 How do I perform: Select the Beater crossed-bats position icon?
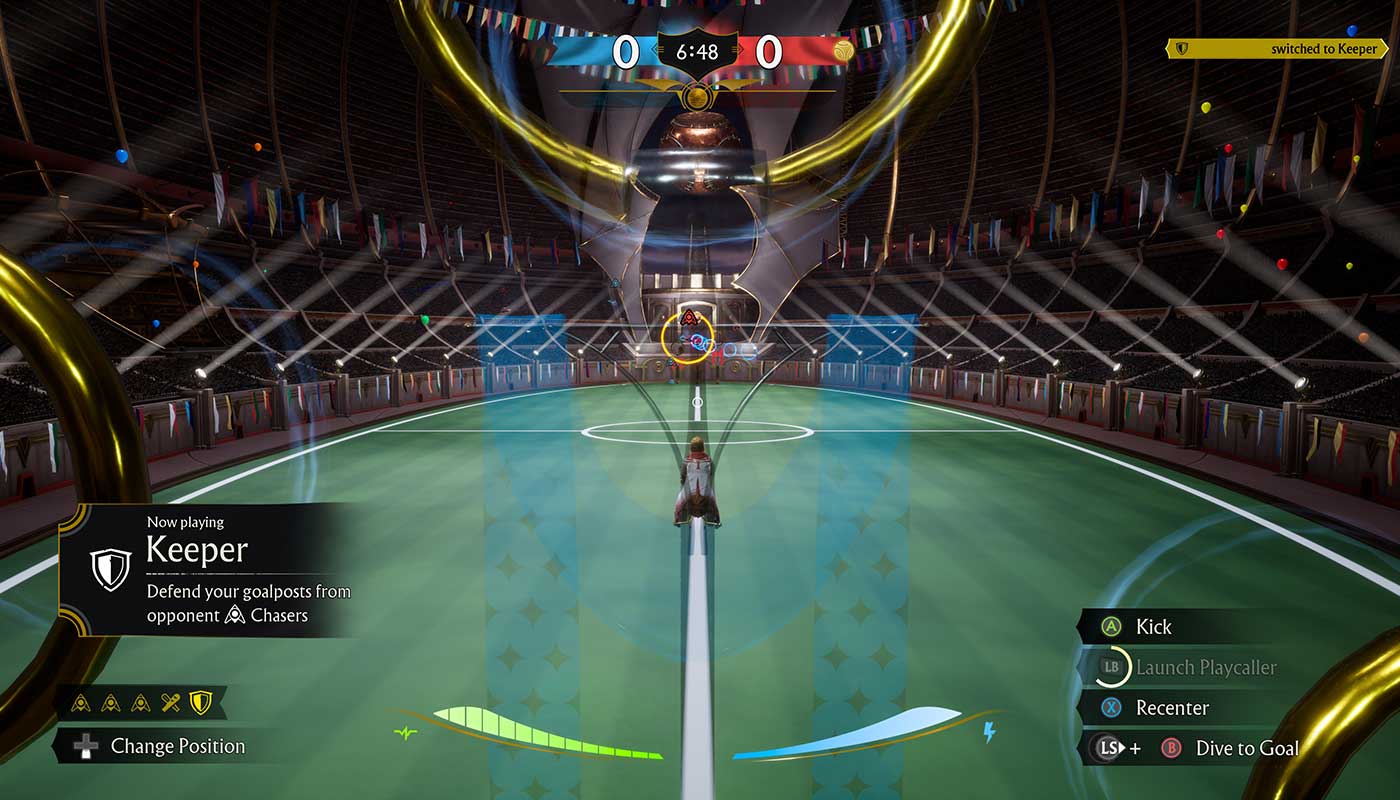[x=171, y=703]
